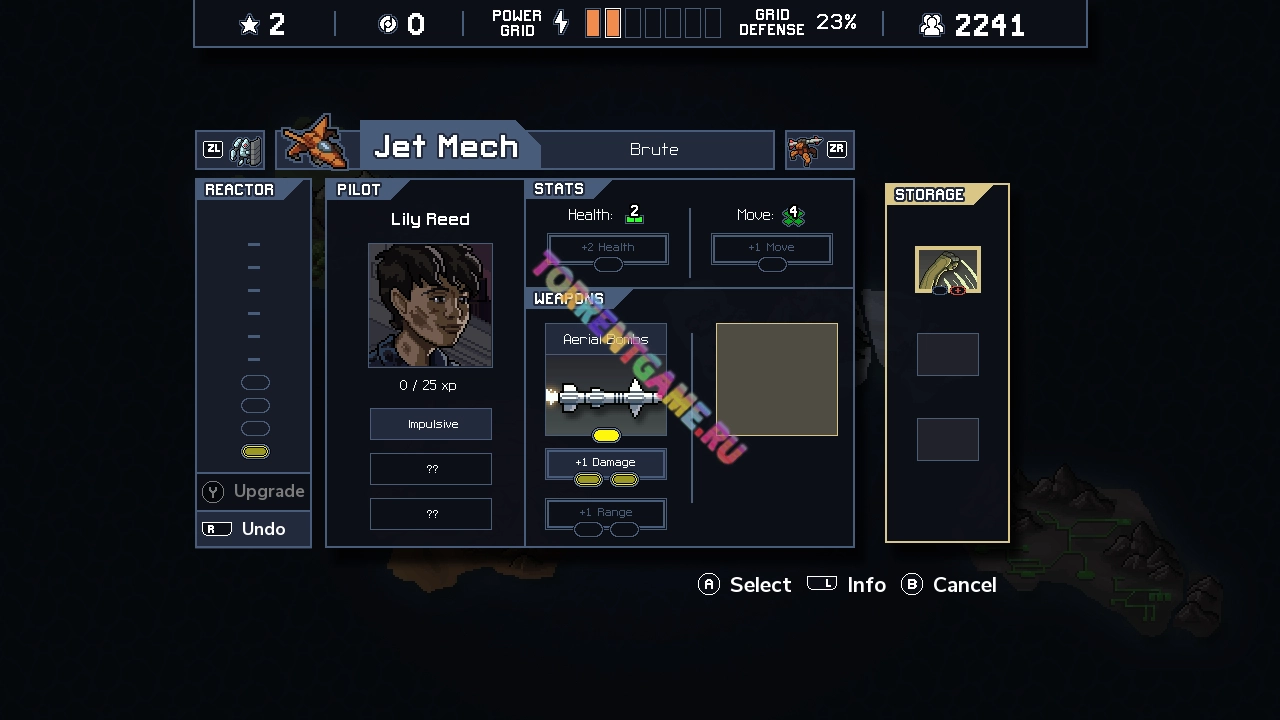Screen dimensions: 1280x720
Task: Show the Impulsive pilot skill
Action: click(431, 424)
